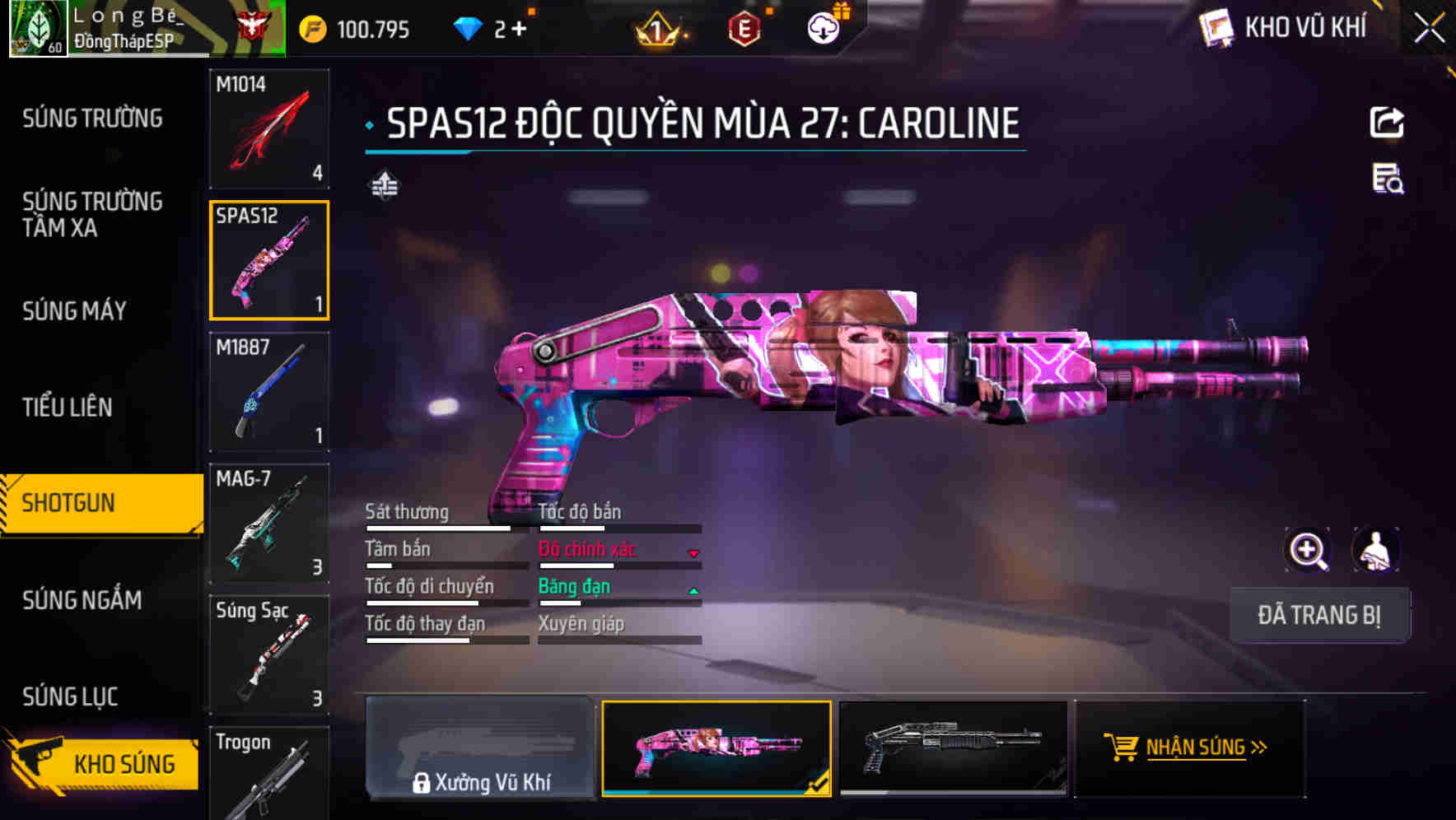Click the weapon upgrade icon below the title
1456x820 pixels.
(x=386, y=184)
